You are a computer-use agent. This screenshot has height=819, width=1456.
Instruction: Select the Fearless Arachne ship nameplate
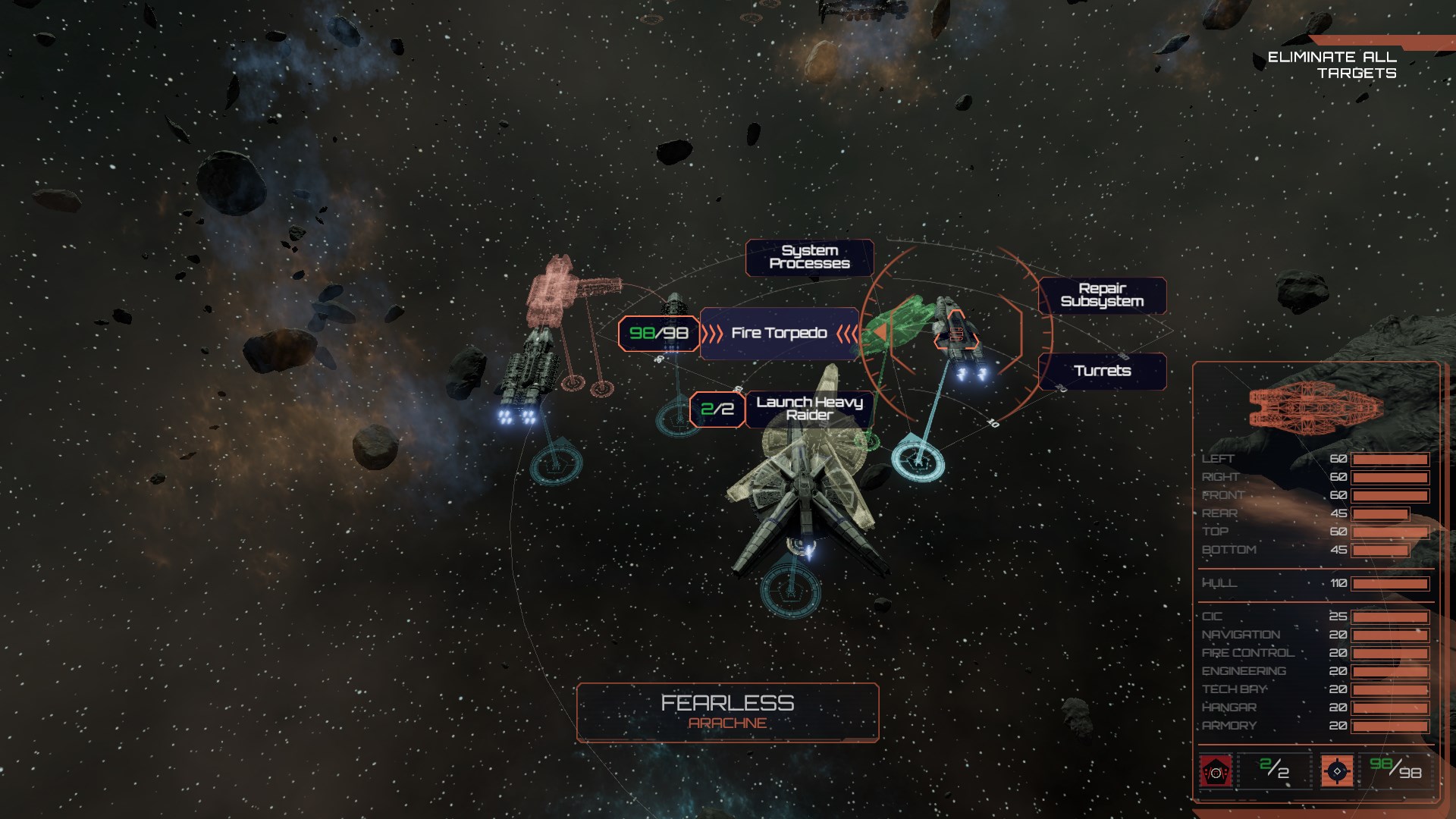[727, 712]
